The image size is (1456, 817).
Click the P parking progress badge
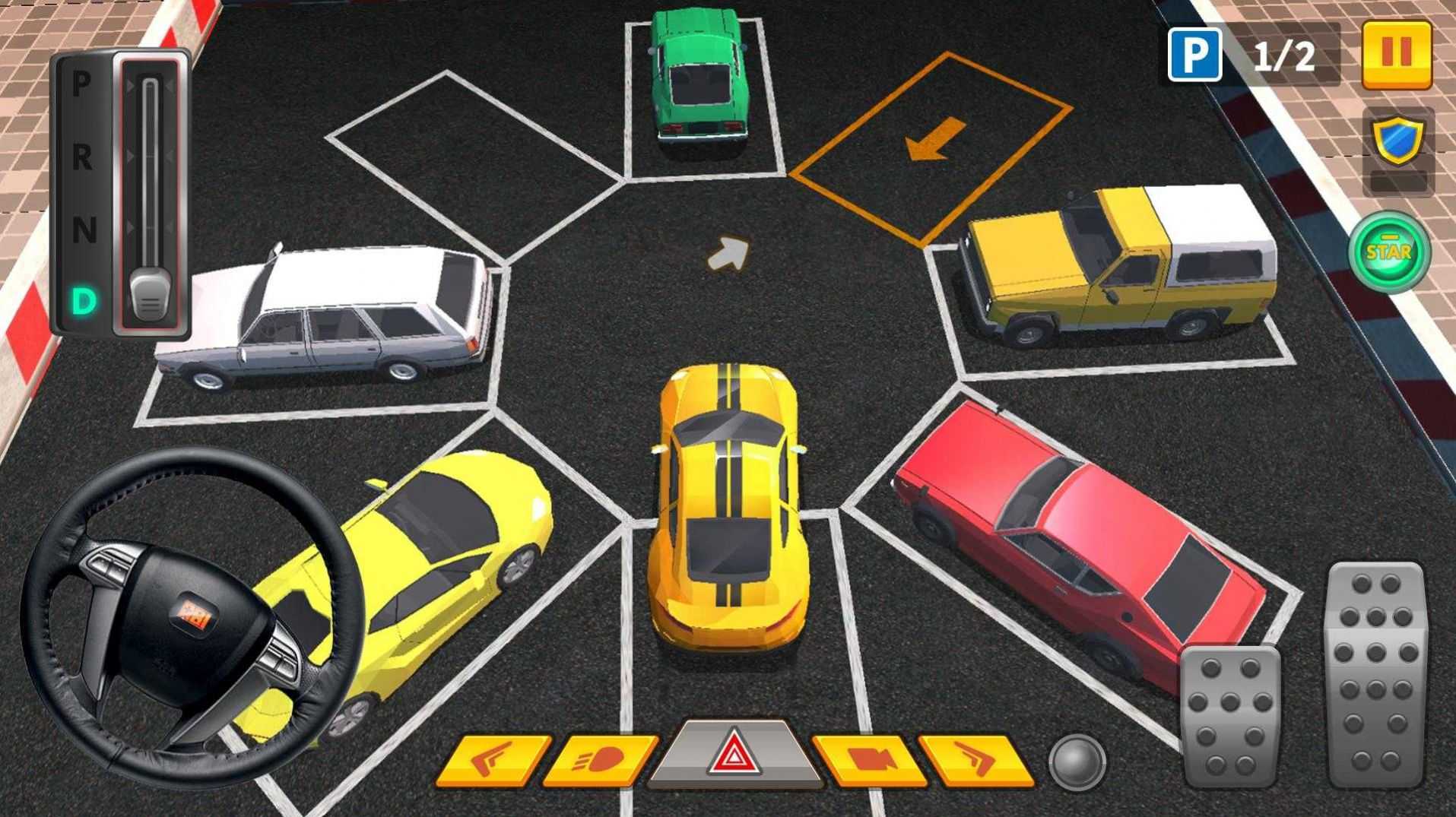(x=1195, y=53)
